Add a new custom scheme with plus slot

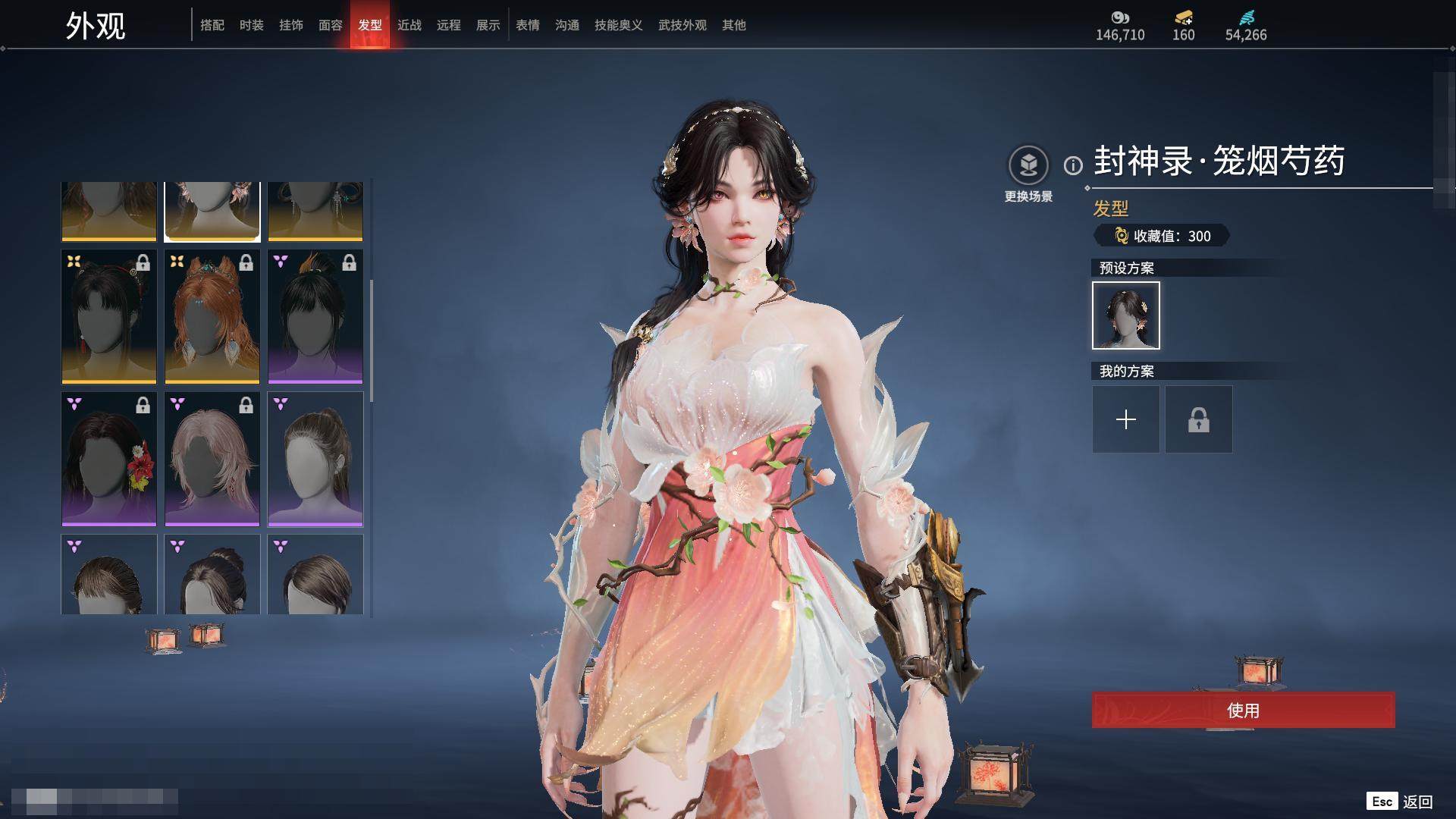[x=1125, y=419]
